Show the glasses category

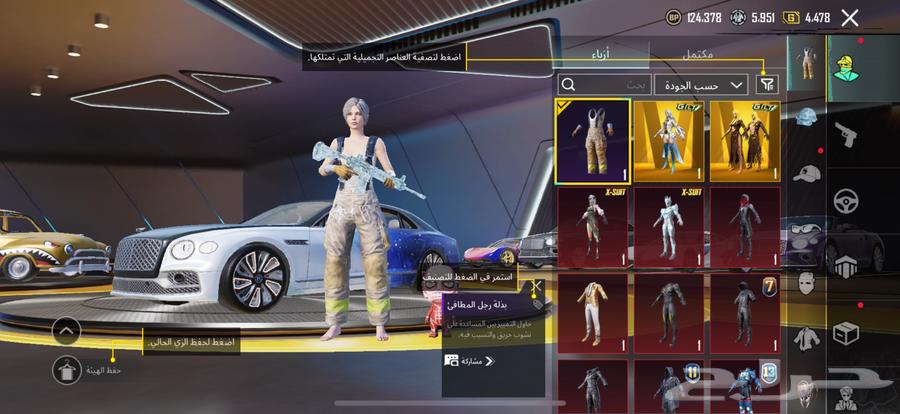807,226
